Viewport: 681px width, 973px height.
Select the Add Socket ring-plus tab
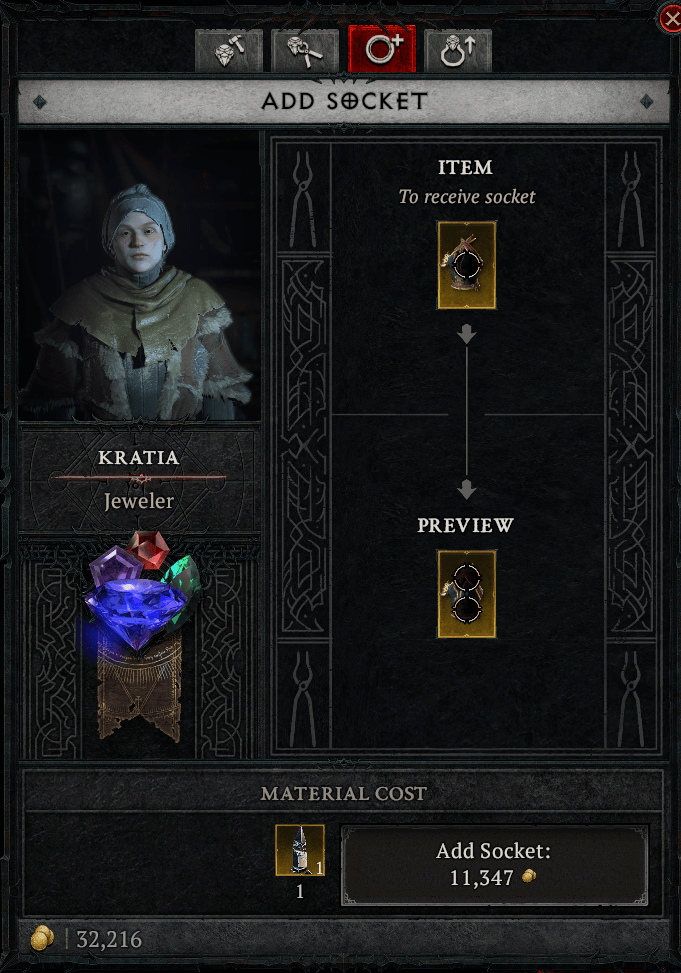pyautogui.click(x=381, y=50)
